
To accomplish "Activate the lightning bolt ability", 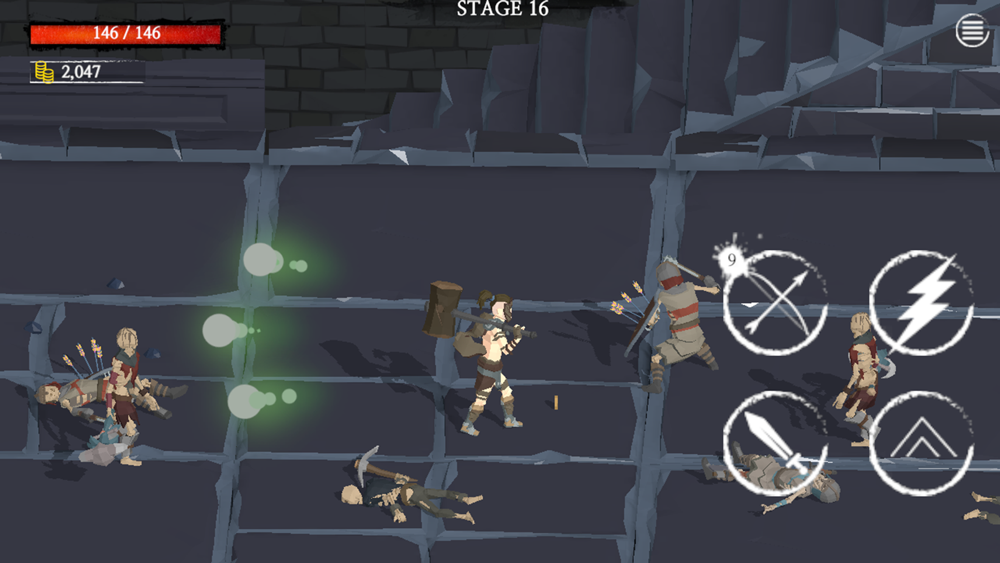I will coord(921,303).
